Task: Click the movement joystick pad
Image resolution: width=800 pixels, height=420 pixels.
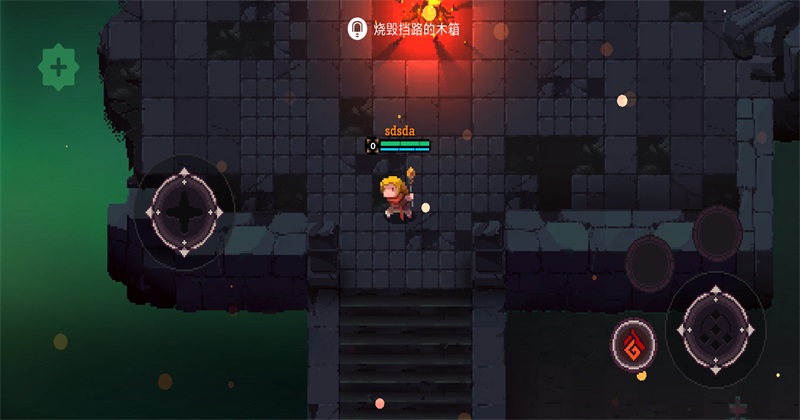Action: (184, 212)
